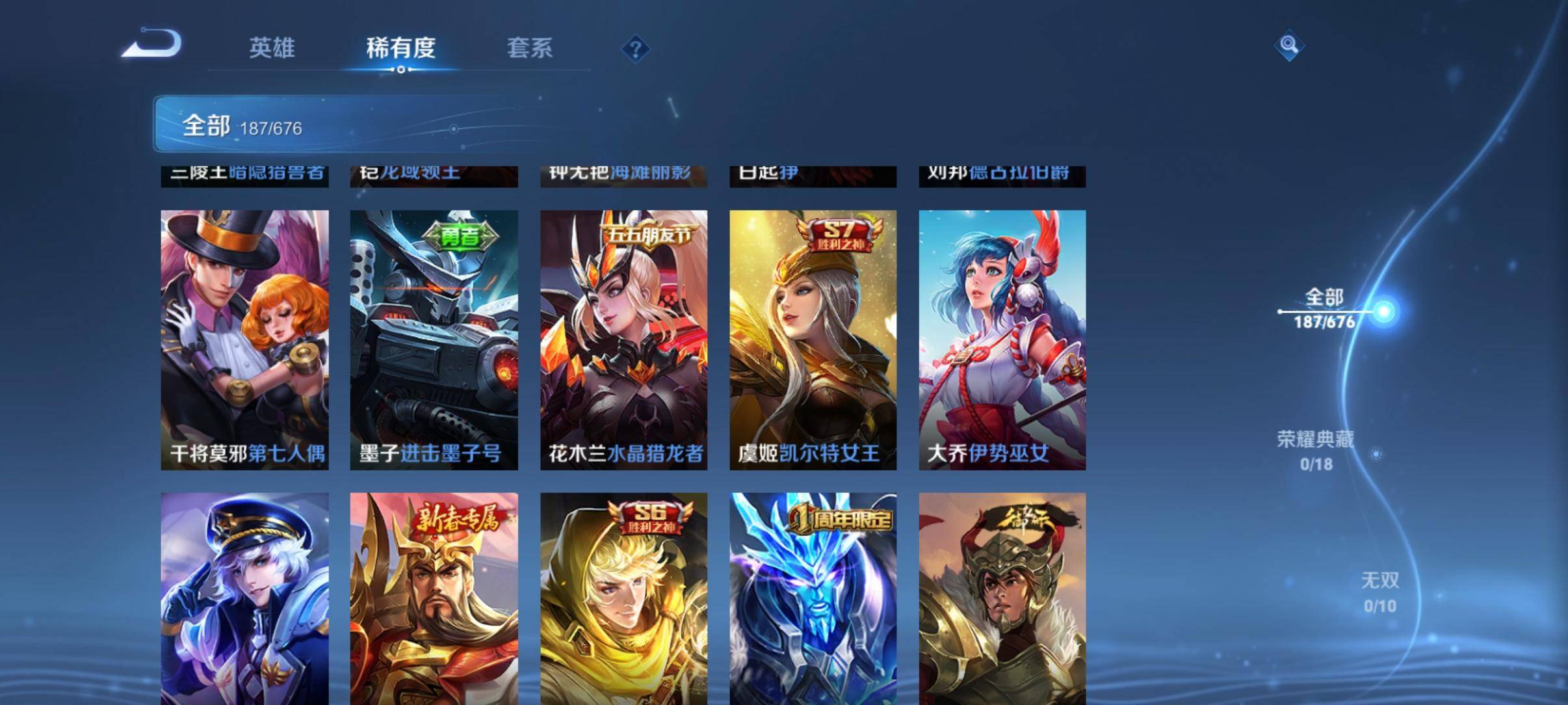View the 花木兰 水晶猎龙者 skin card
This screenshot has width=1568, height=705.
tap(623, 339)
